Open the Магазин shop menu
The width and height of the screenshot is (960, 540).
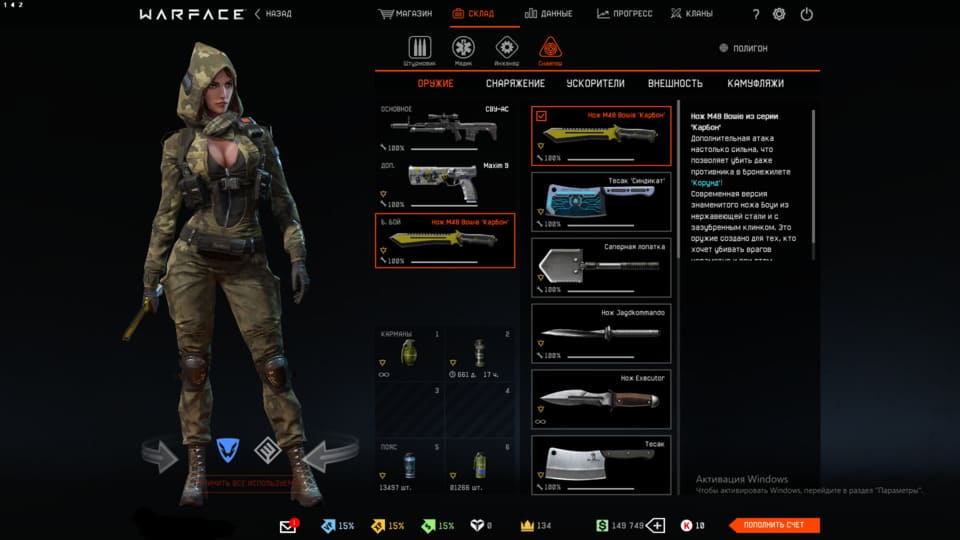click(x=406, y=14)
